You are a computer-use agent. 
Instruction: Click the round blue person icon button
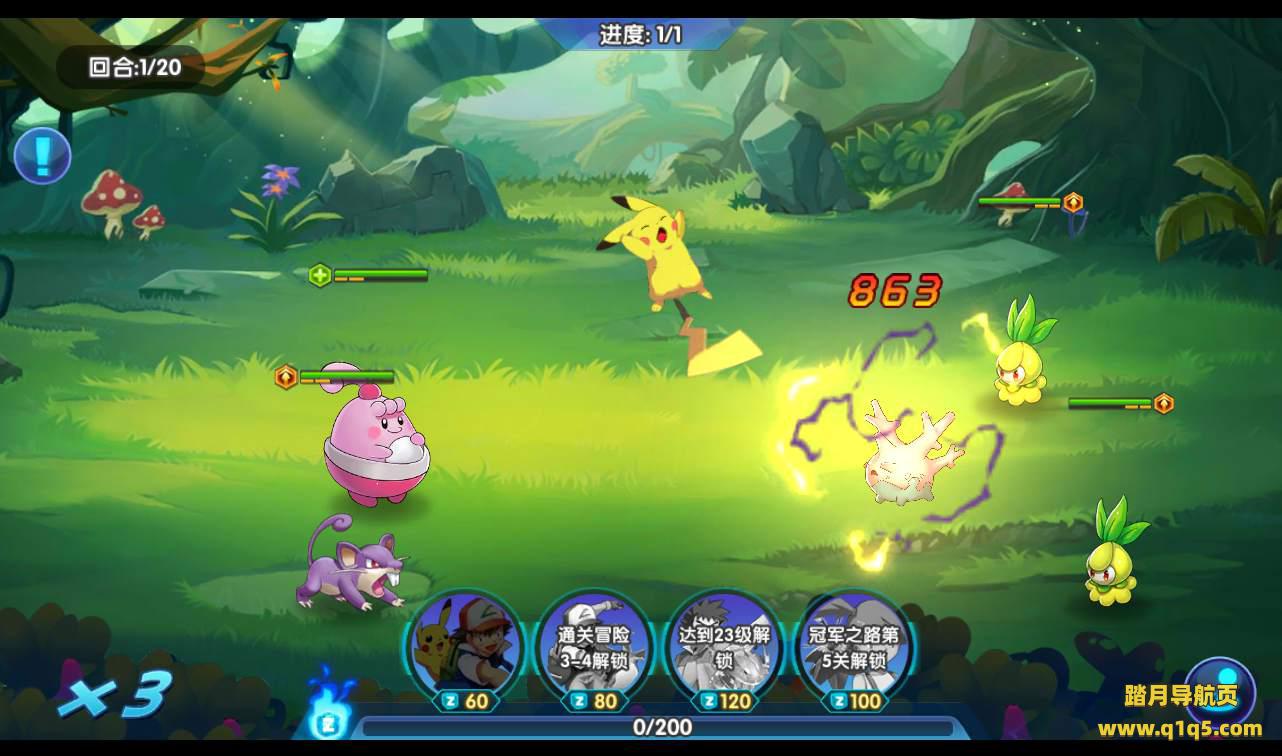[1219, 689]
